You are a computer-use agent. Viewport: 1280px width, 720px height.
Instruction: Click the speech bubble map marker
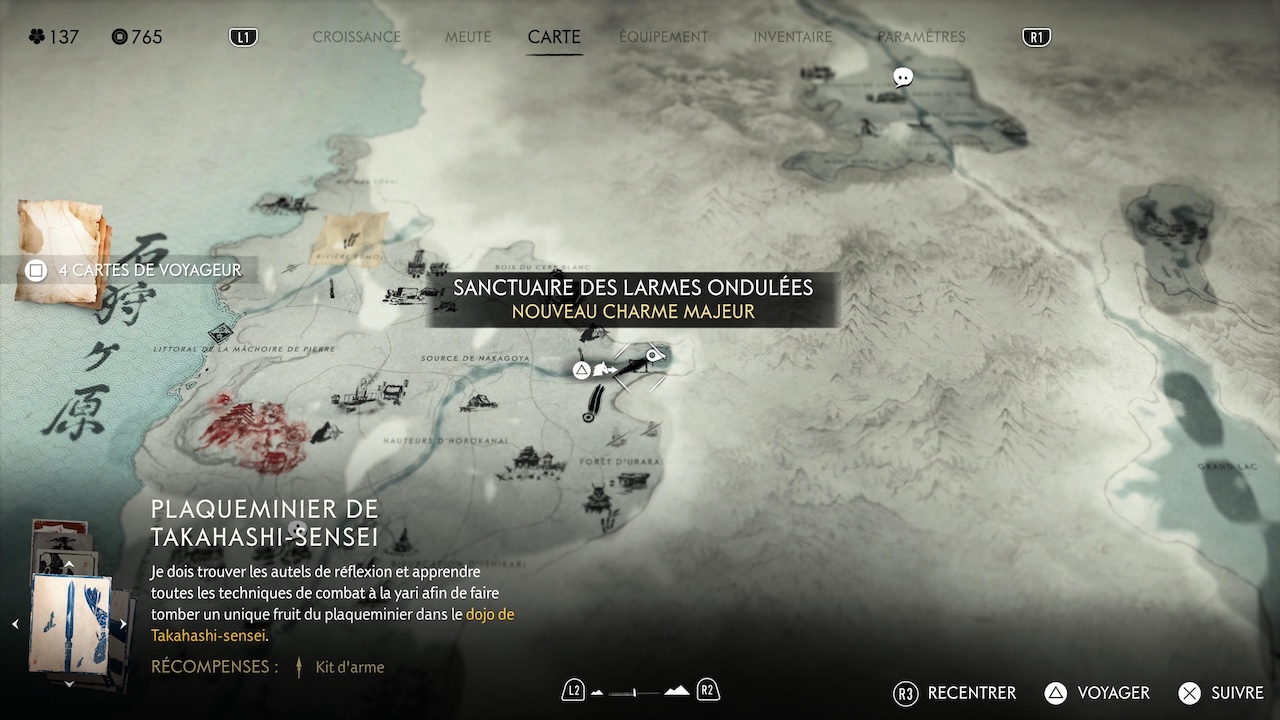tap(903, 77)
